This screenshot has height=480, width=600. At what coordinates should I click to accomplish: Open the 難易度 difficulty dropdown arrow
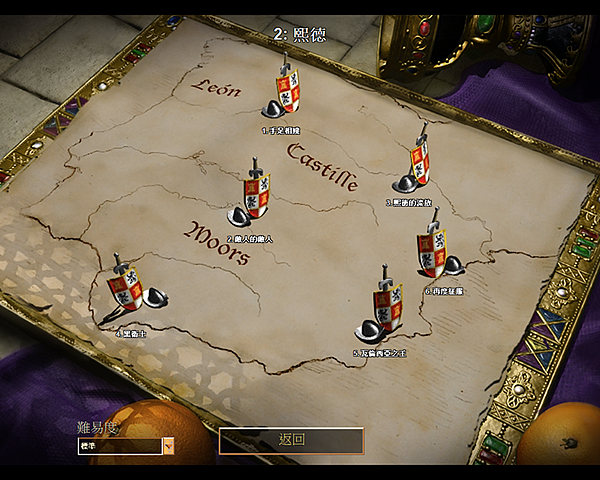[x=168, y=446]
